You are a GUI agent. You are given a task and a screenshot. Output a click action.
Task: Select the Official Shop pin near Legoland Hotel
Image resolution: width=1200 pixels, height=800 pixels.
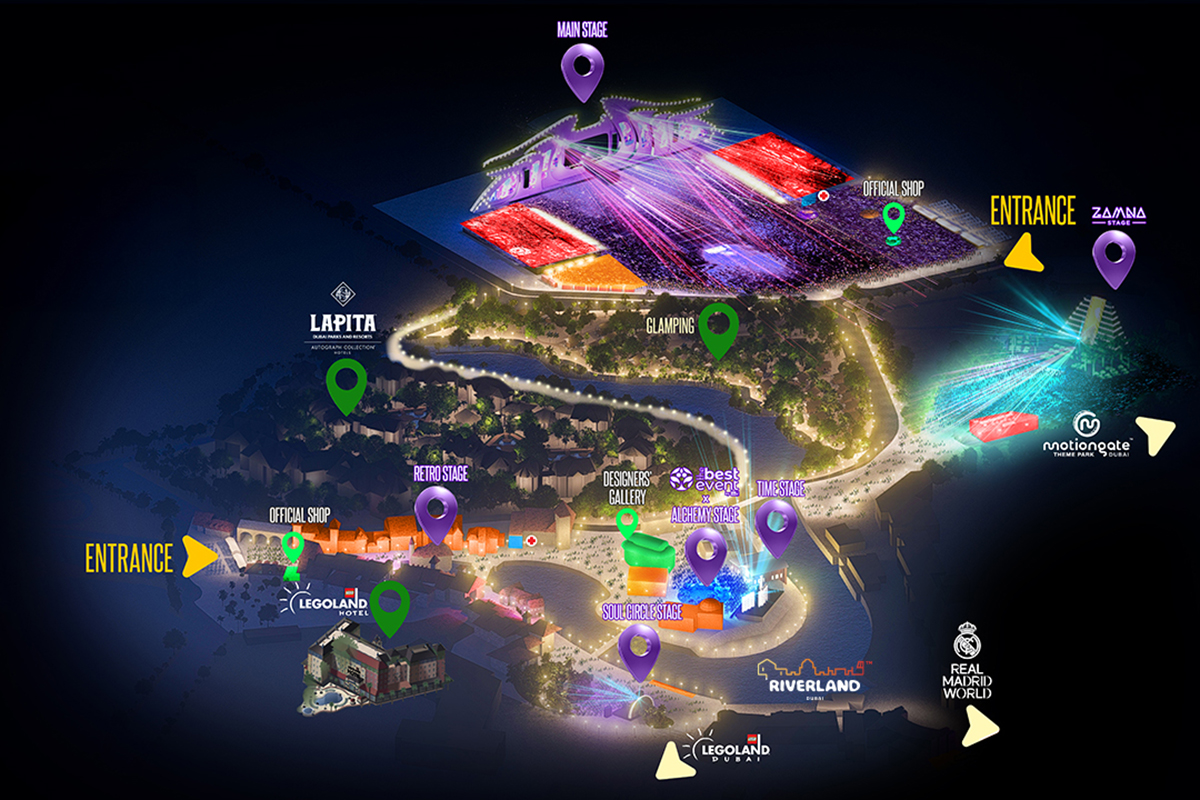[x=293, y=548]
